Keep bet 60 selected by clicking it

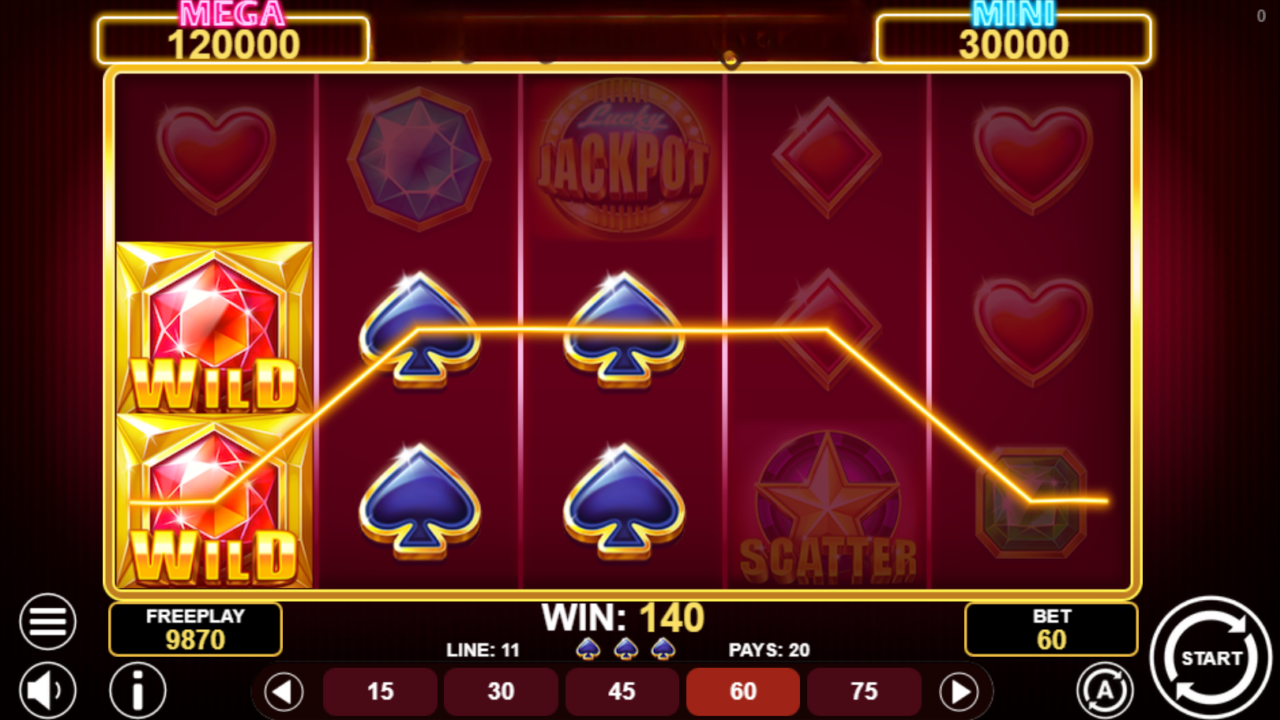pos(743,691)
